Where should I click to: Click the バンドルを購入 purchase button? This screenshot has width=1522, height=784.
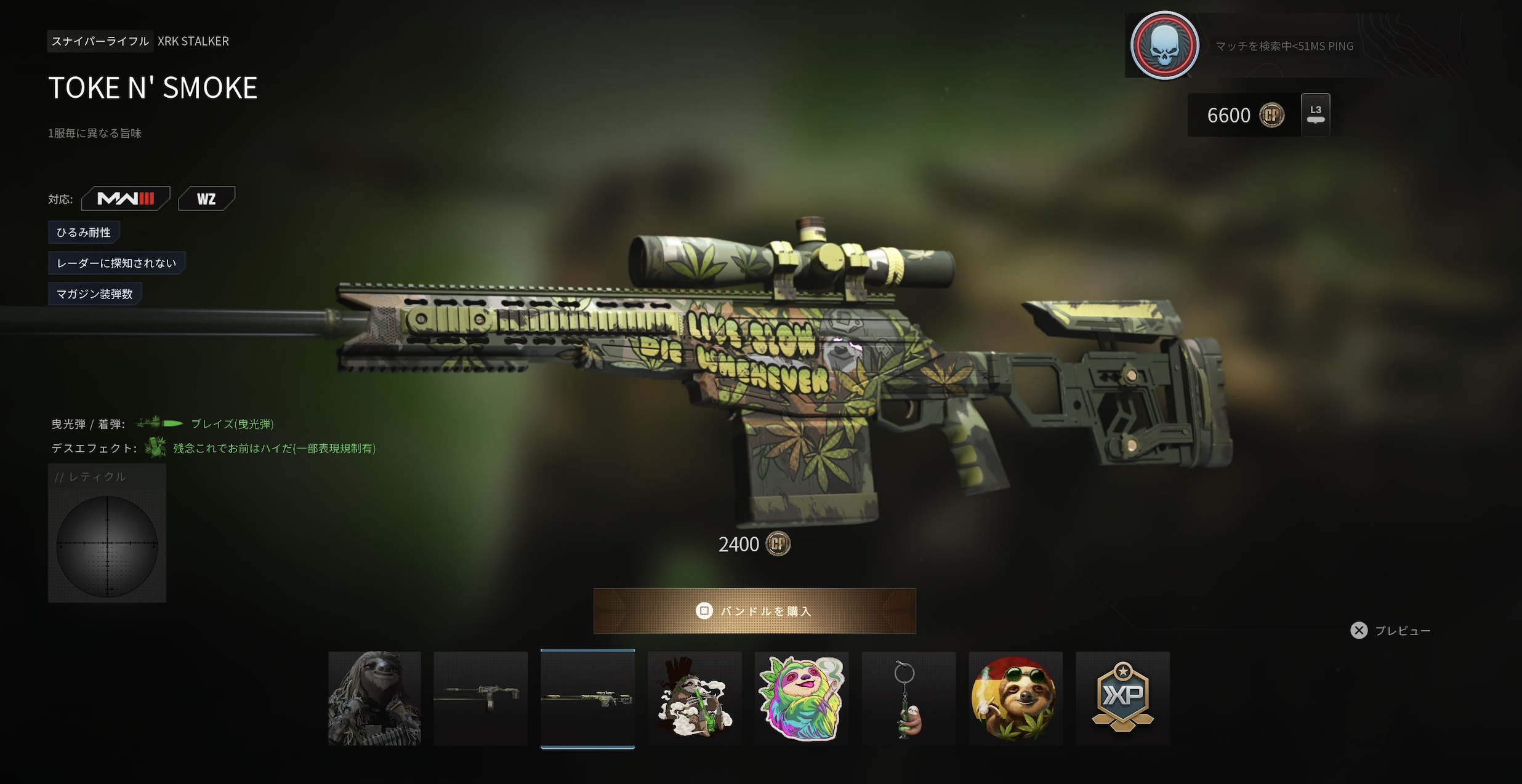click(x=756, y=610)
